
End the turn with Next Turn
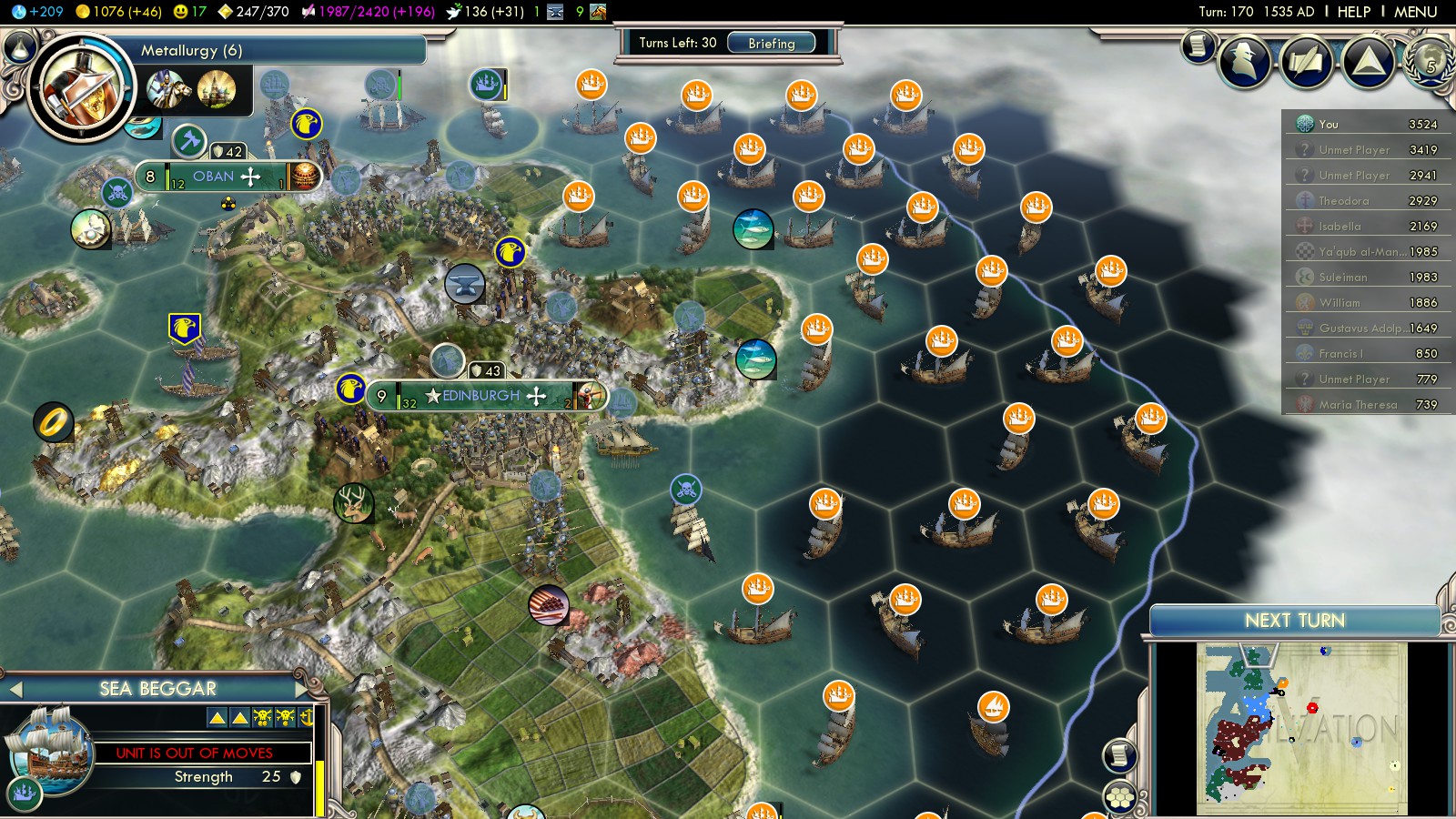coord(1294,621)
